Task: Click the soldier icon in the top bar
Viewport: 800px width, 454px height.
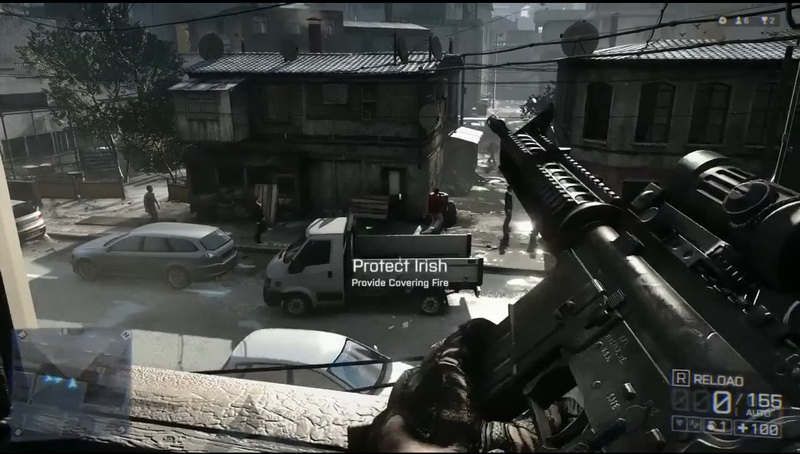Action: click(x=742, y=20)
